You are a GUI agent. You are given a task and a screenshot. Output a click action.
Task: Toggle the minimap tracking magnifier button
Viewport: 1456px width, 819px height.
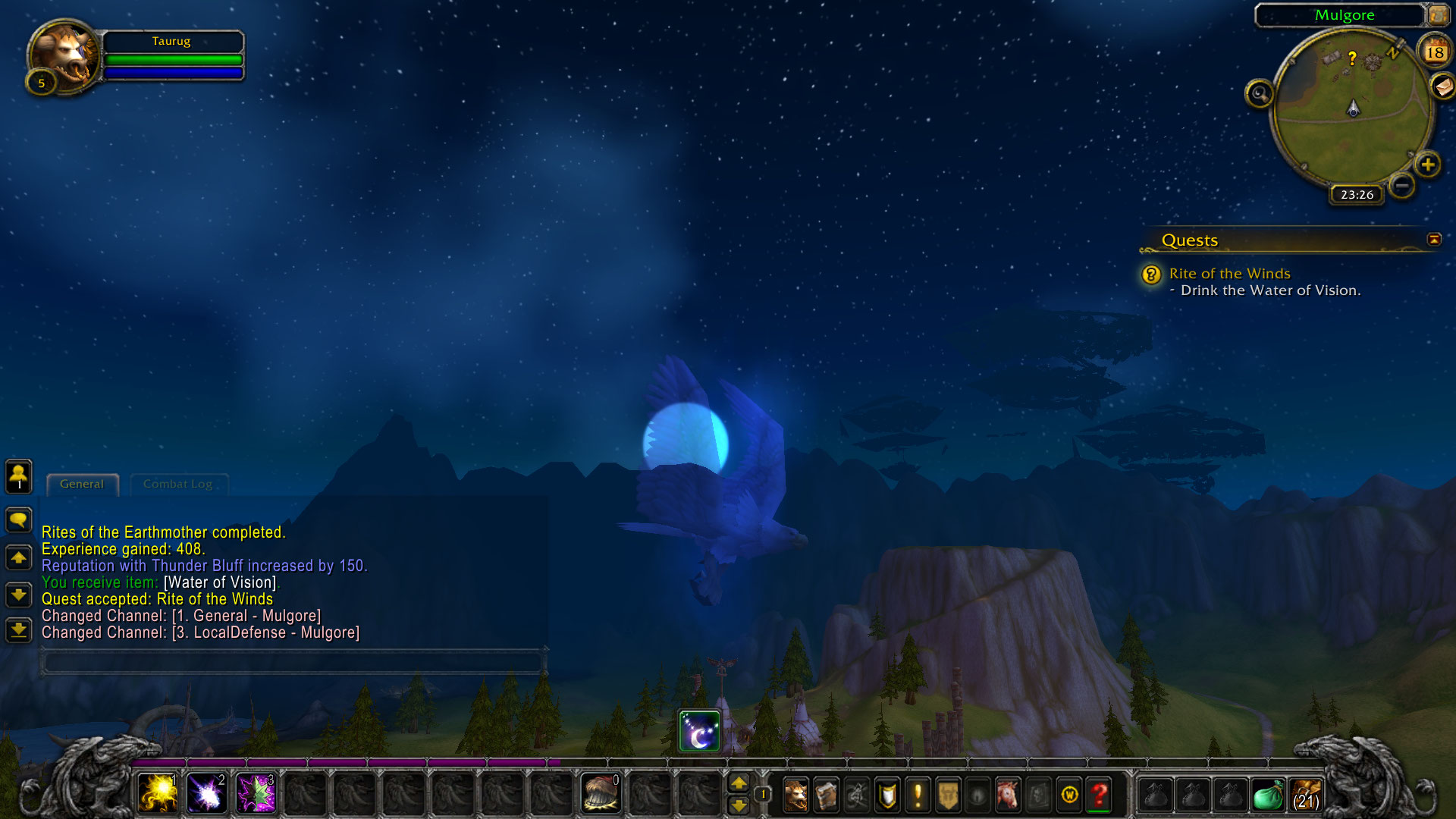click(1260, 94)
